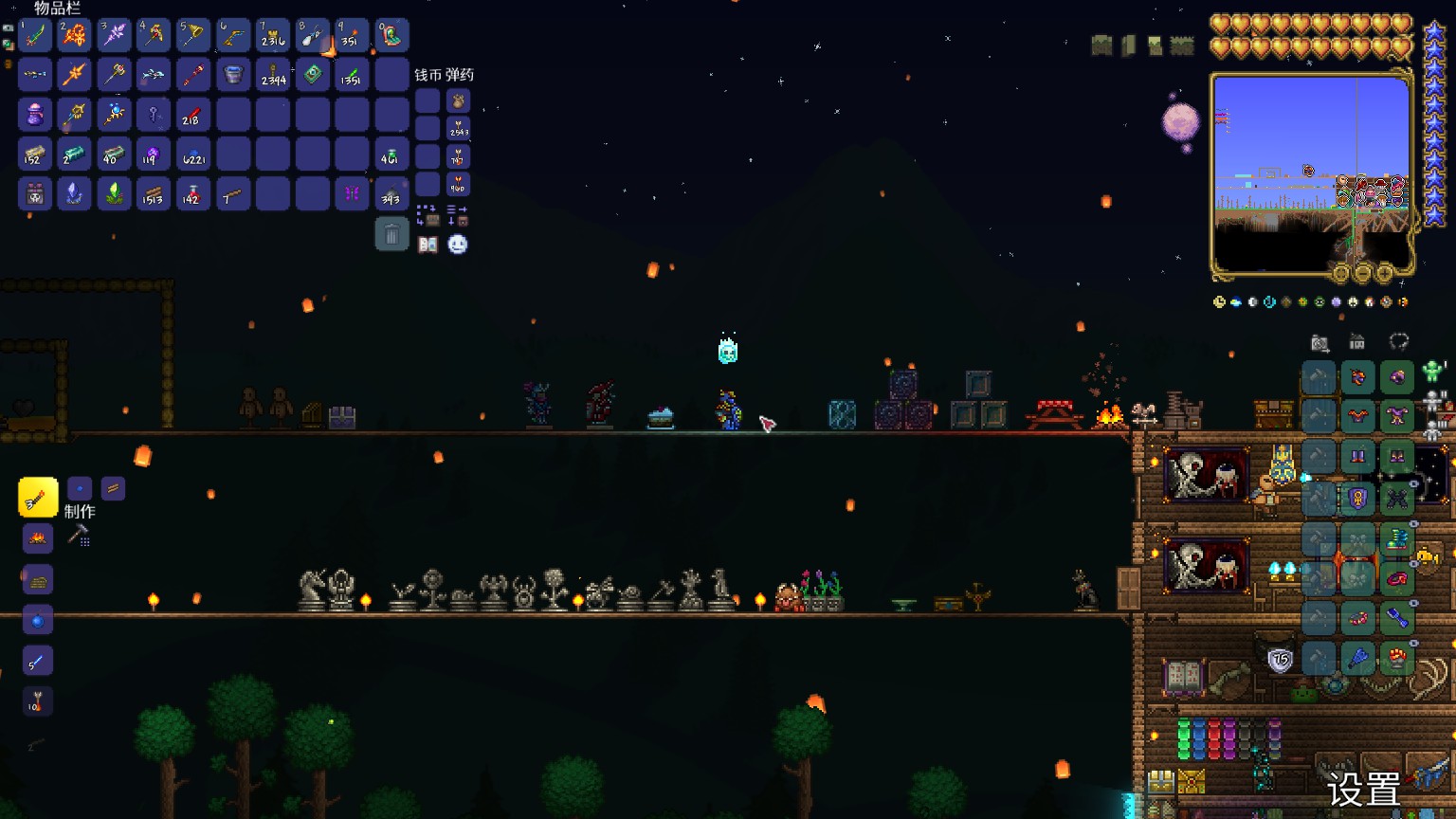Choose the blue bomb crafting recipe
1456x819 pixels.
tap(38, 621)
